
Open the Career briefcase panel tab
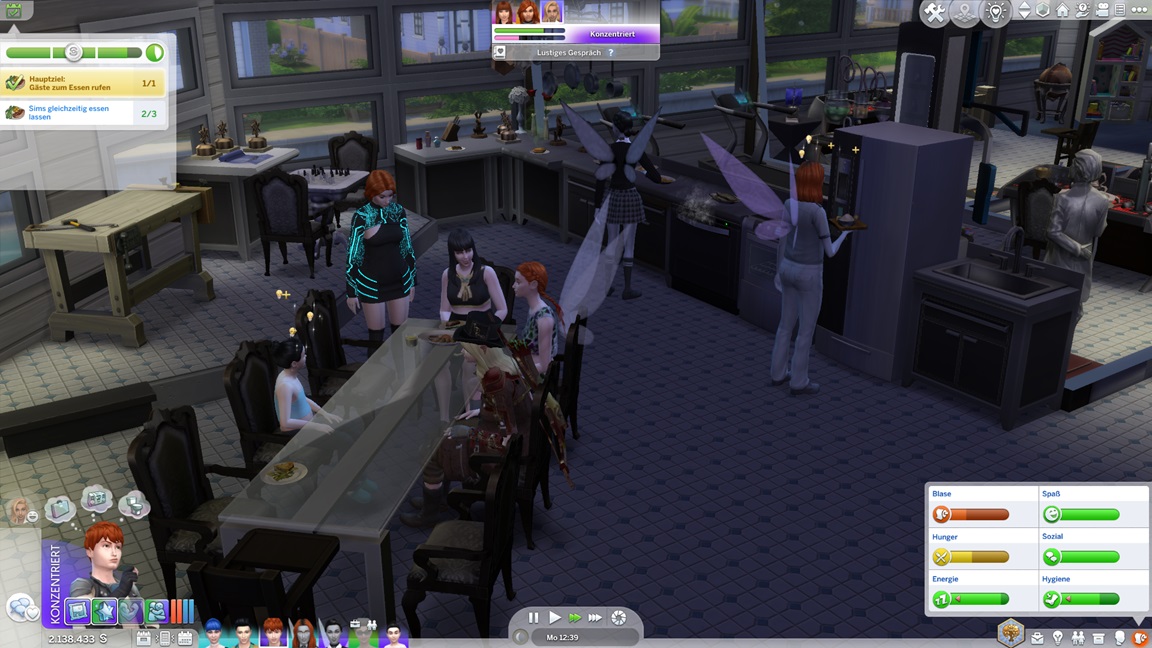[1037, 637]
